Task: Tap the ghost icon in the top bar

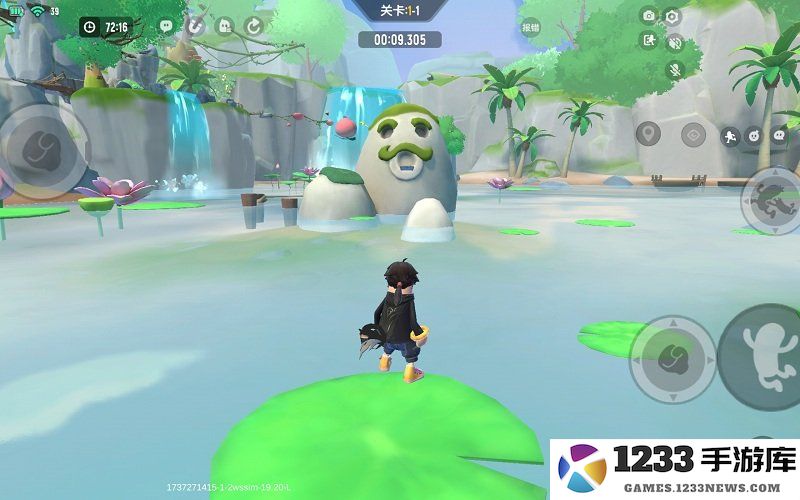Action: tap(224, 26)
